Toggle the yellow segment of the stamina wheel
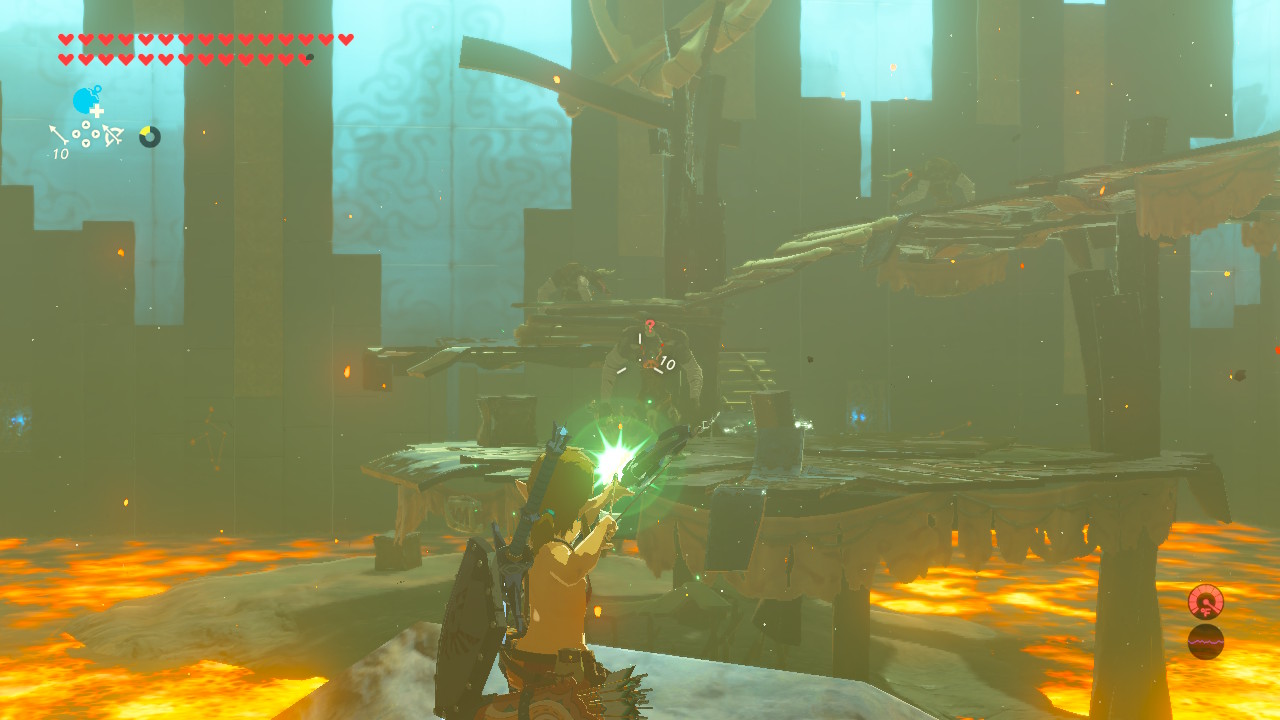 (x=147, y=129)
